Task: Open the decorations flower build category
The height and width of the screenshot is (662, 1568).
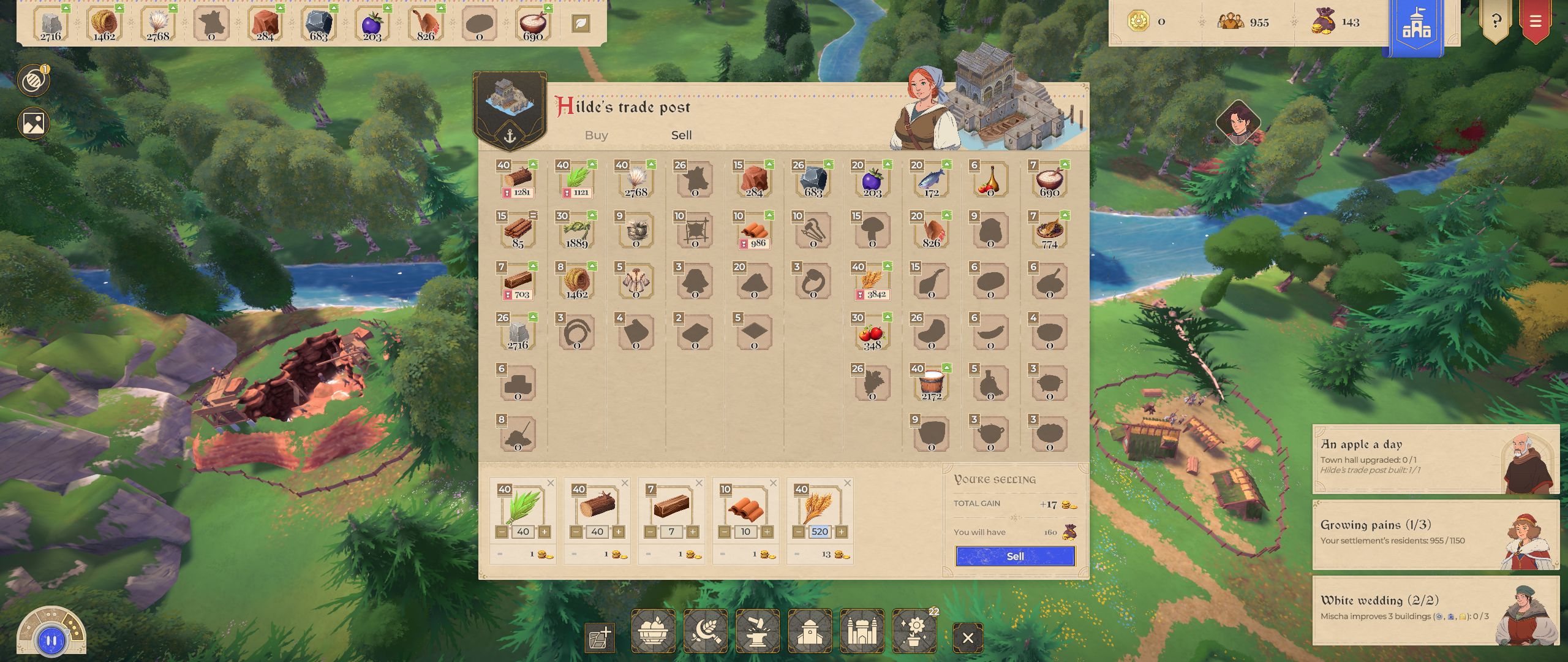Action: (914, 631)
